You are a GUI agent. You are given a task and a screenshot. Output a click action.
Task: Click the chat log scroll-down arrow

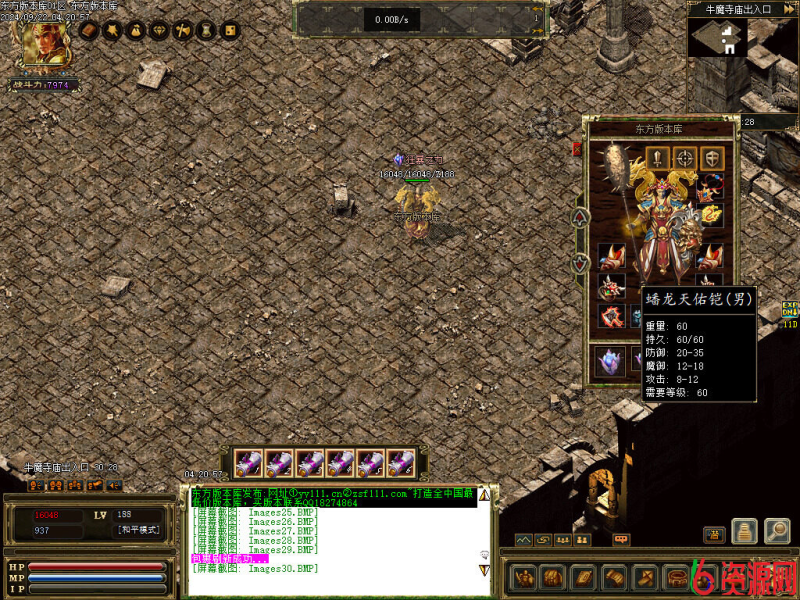[x=484, y=569]
